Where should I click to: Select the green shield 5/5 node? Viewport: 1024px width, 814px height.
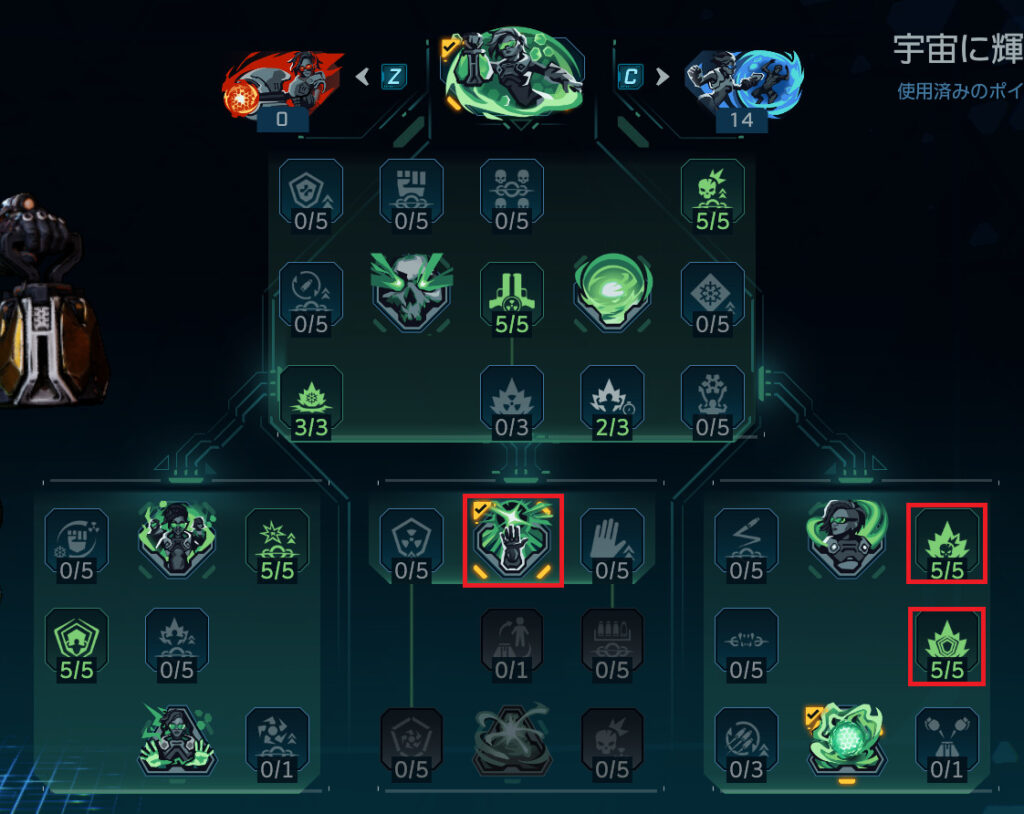(x=76, y=641)
